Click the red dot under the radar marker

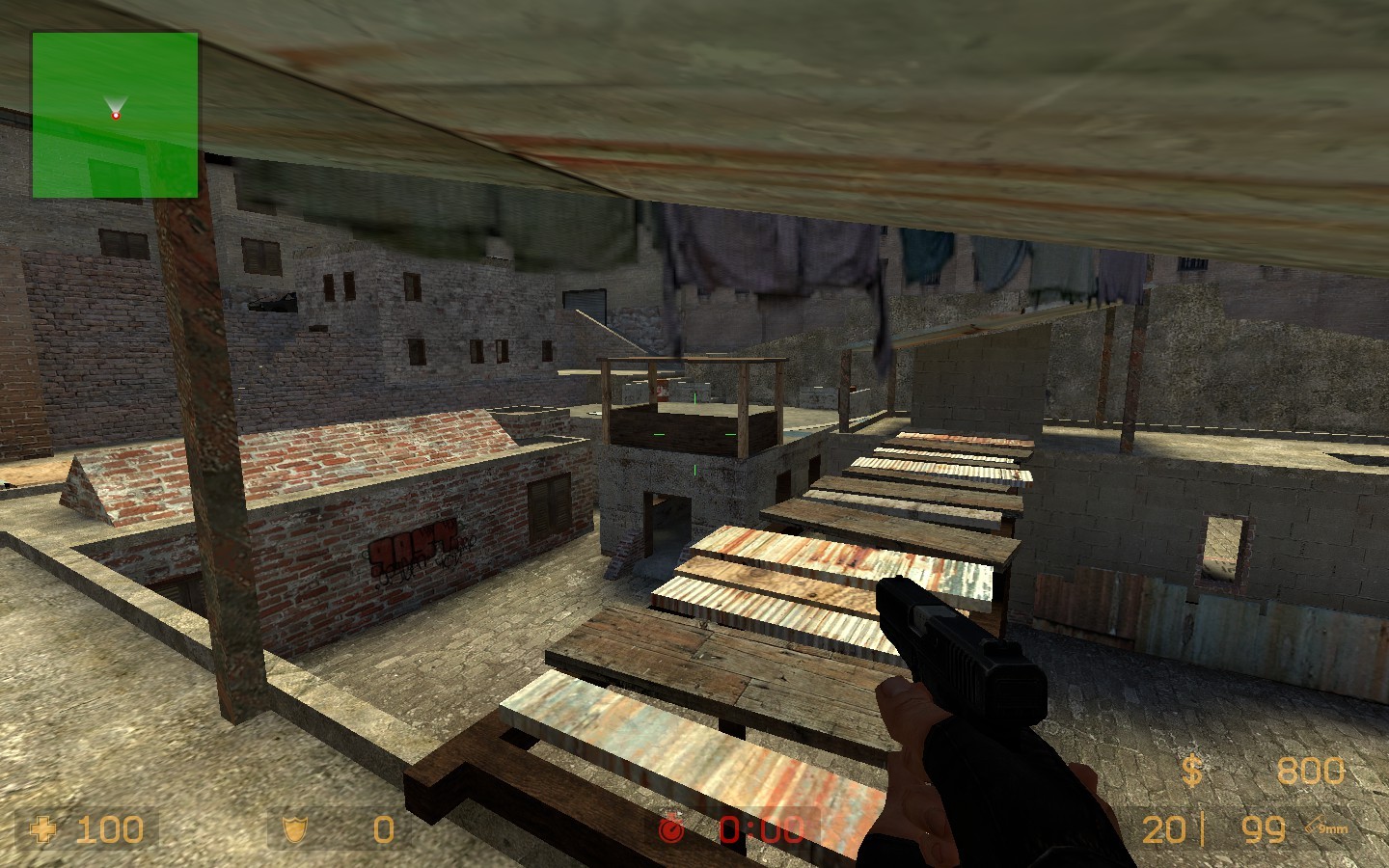pyautogui.click(x=116, y=114)
